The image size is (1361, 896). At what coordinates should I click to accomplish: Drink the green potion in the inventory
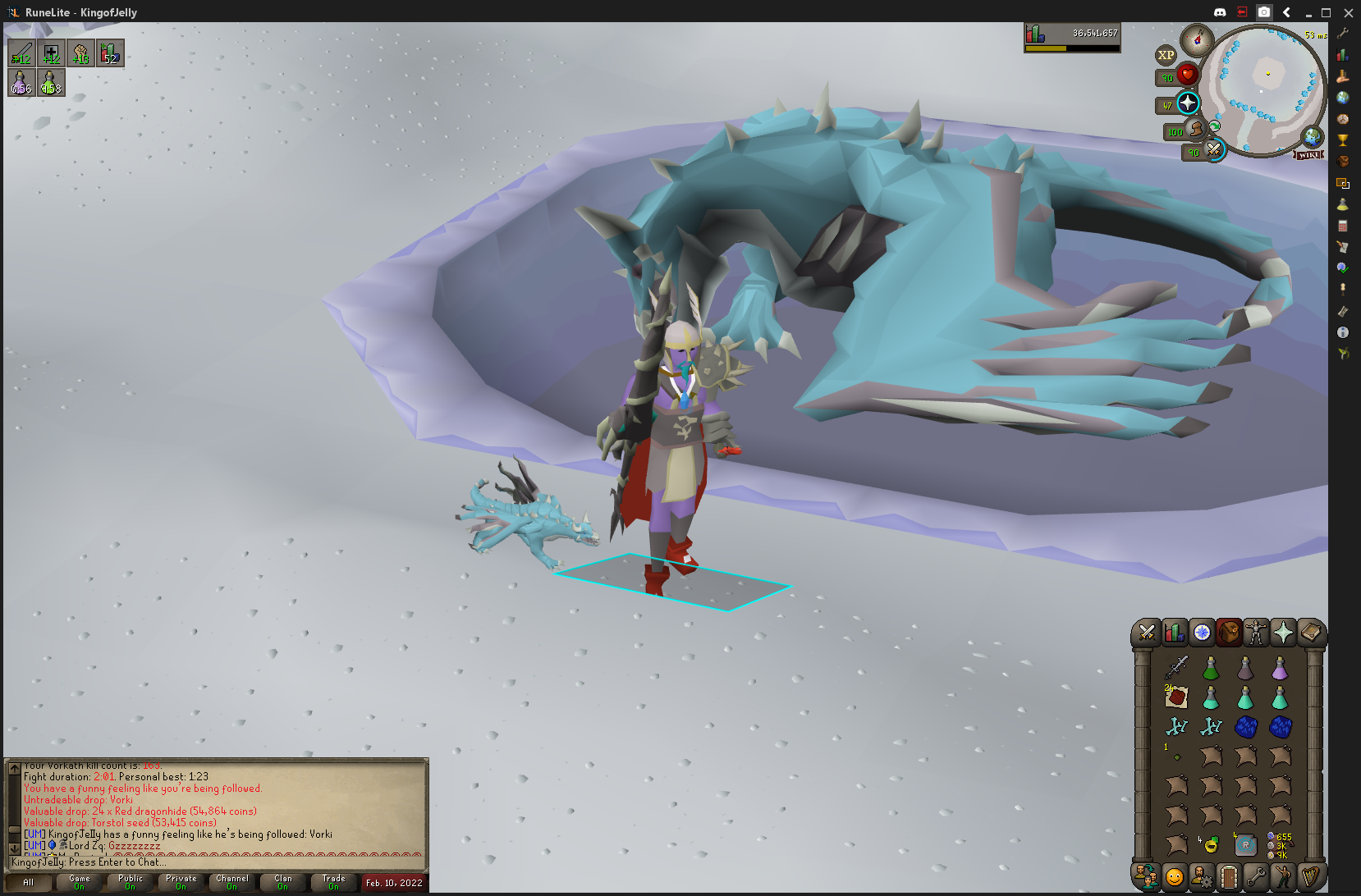tap(1211, 668)
